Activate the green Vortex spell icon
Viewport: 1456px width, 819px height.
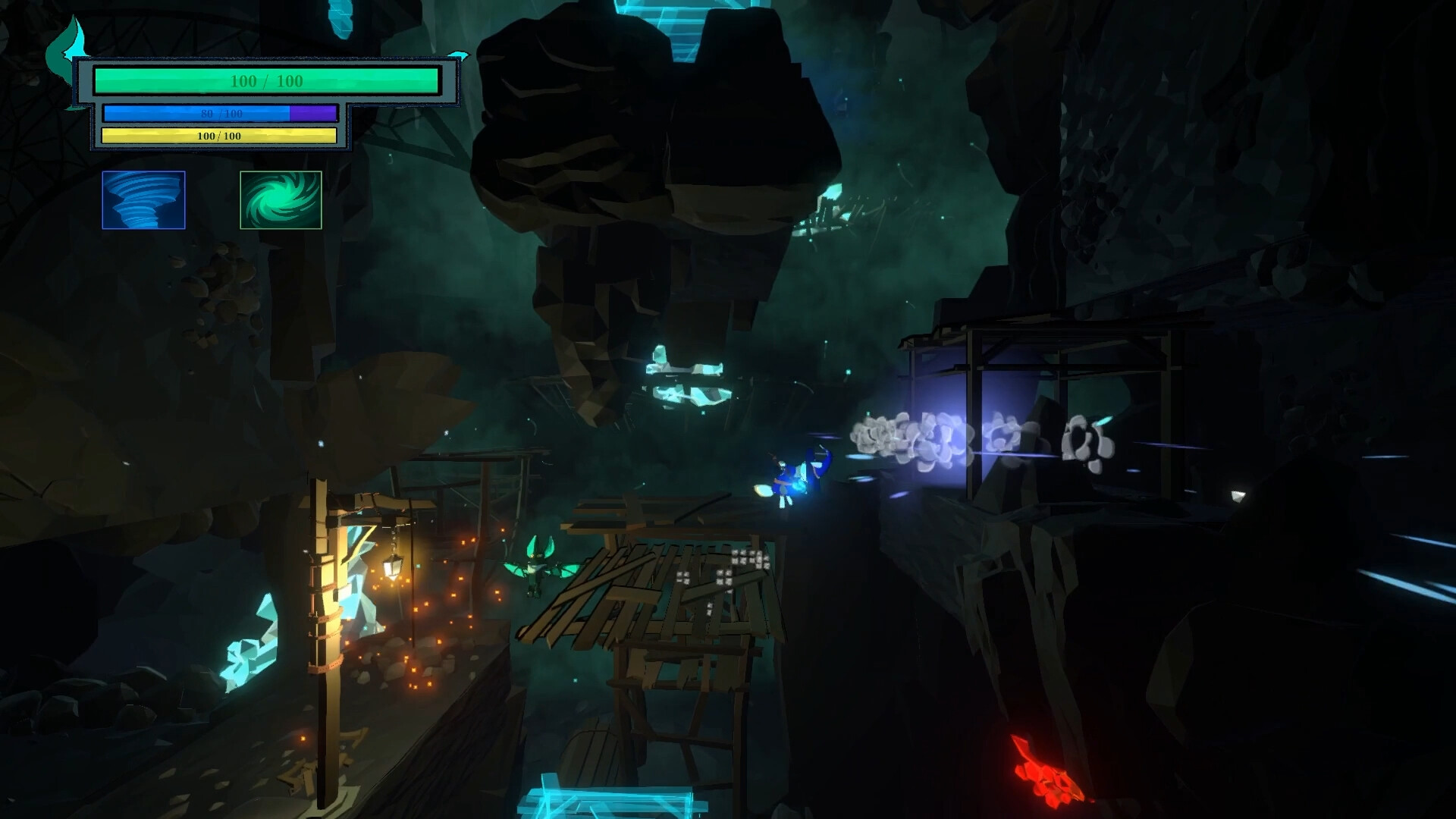click(280, 200)
